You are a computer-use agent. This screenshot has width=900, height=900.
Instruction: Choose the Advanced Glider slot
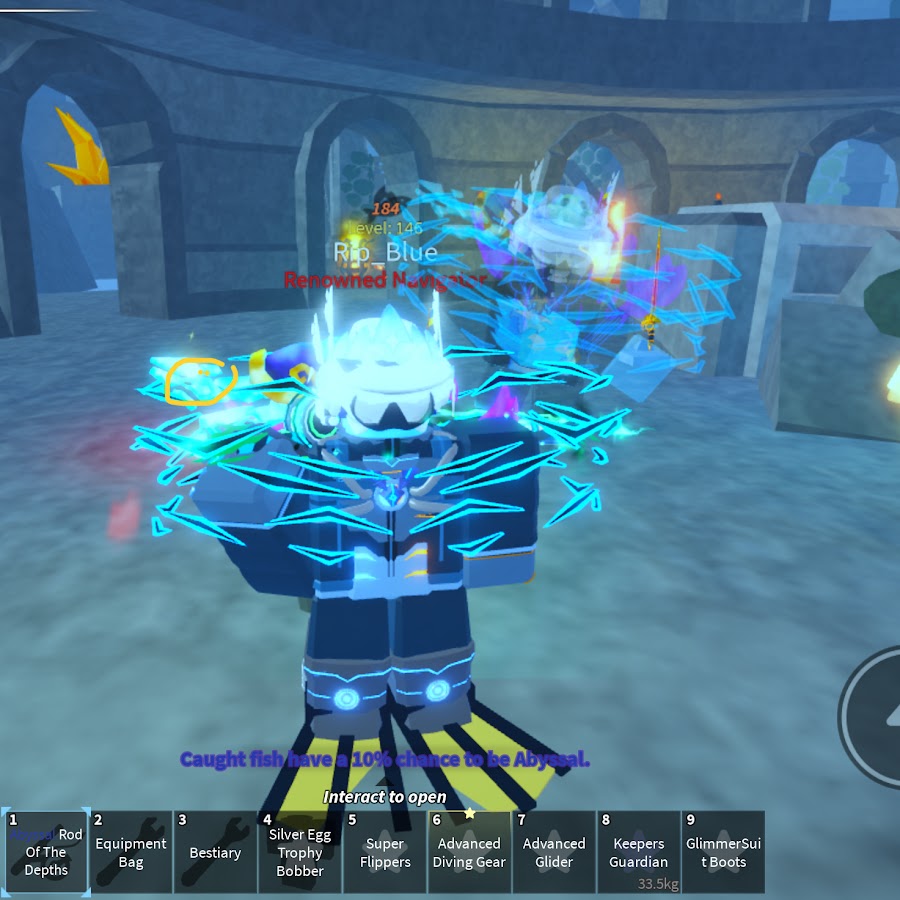pos(554,852)
